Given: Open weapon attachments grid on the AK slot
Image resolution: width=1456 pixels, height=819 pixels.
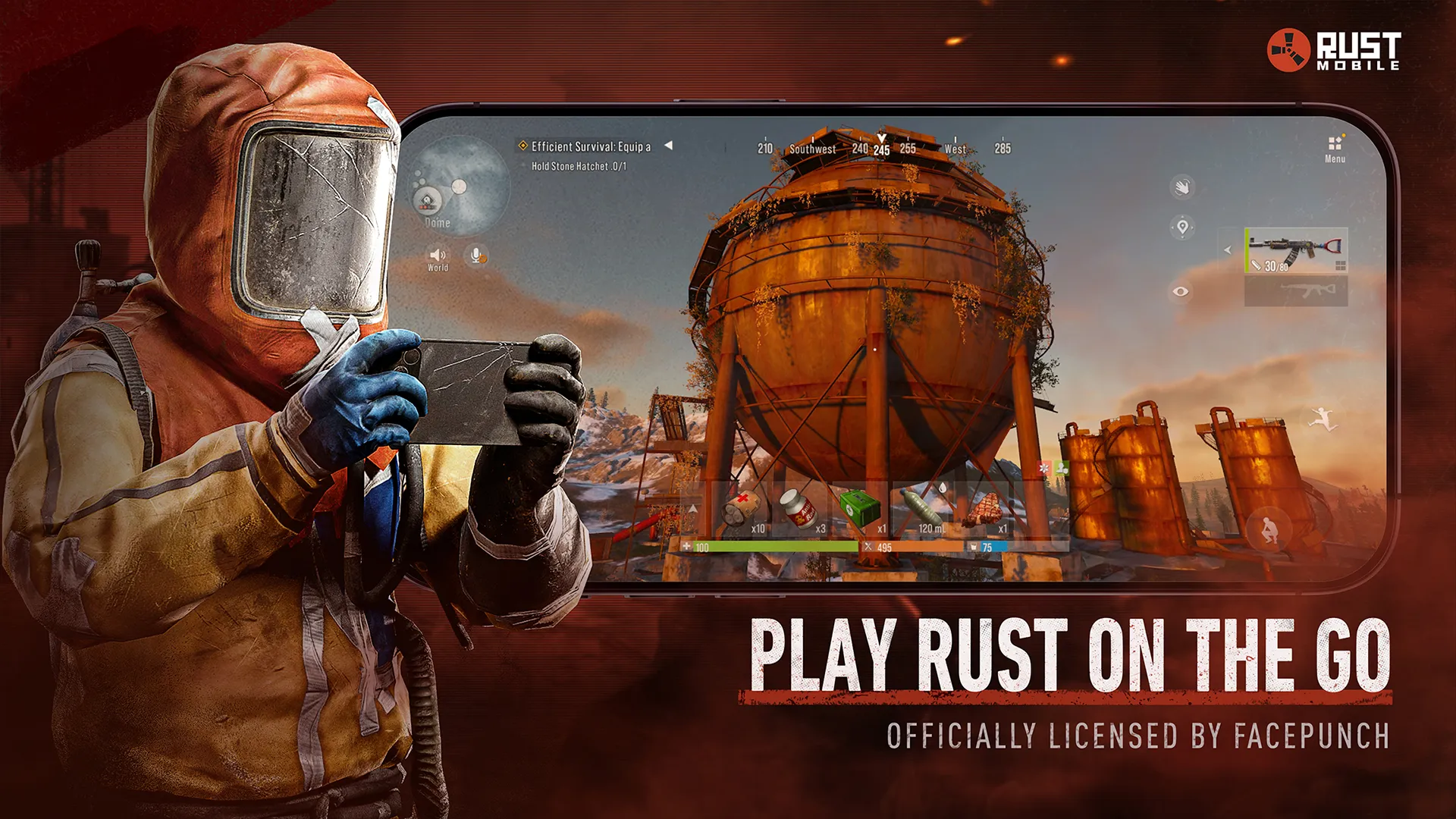Looking at the screenshot, I should coord(1341,266).
